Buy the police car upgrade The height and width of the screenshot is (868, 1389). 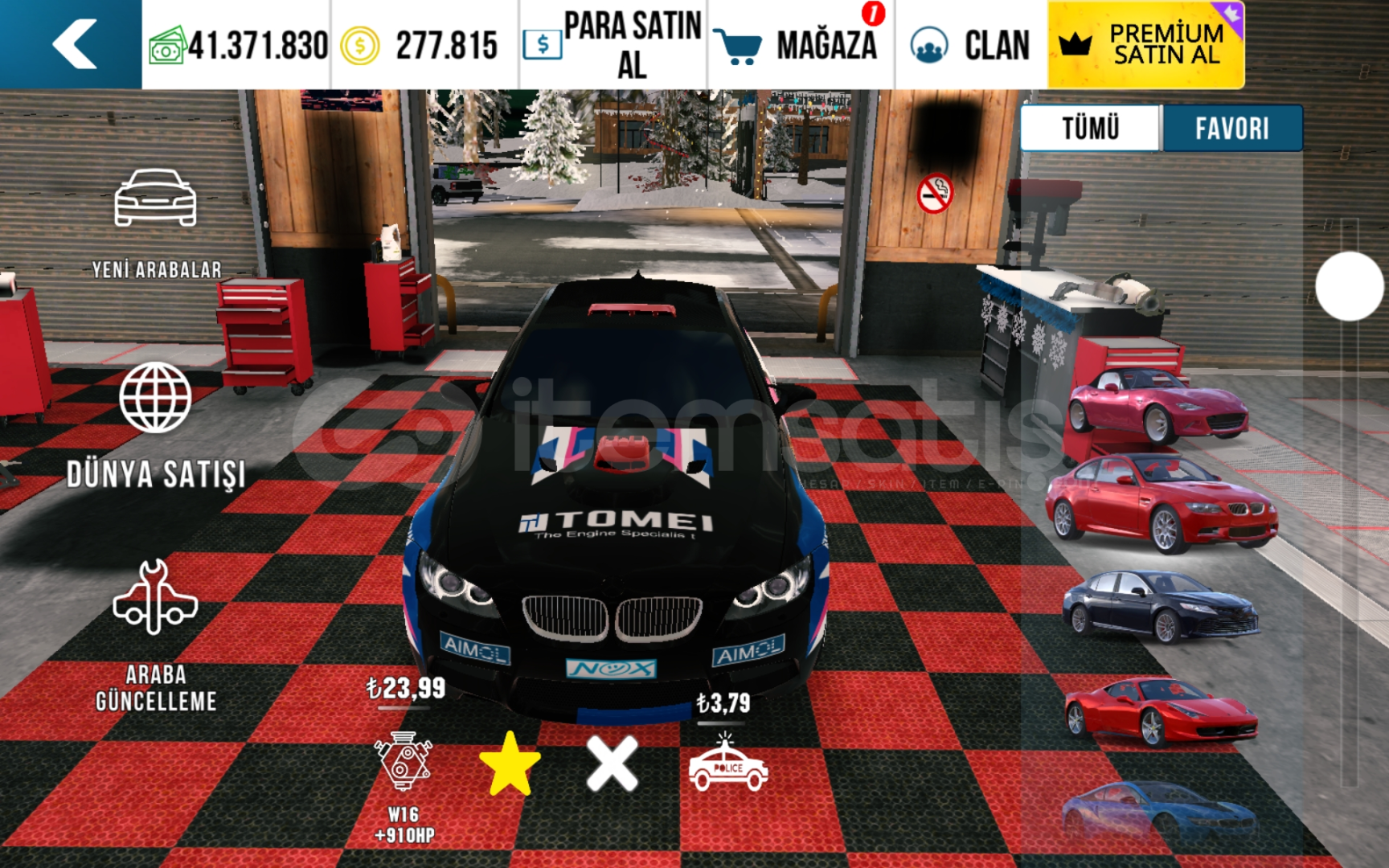[x=727, y=764]
